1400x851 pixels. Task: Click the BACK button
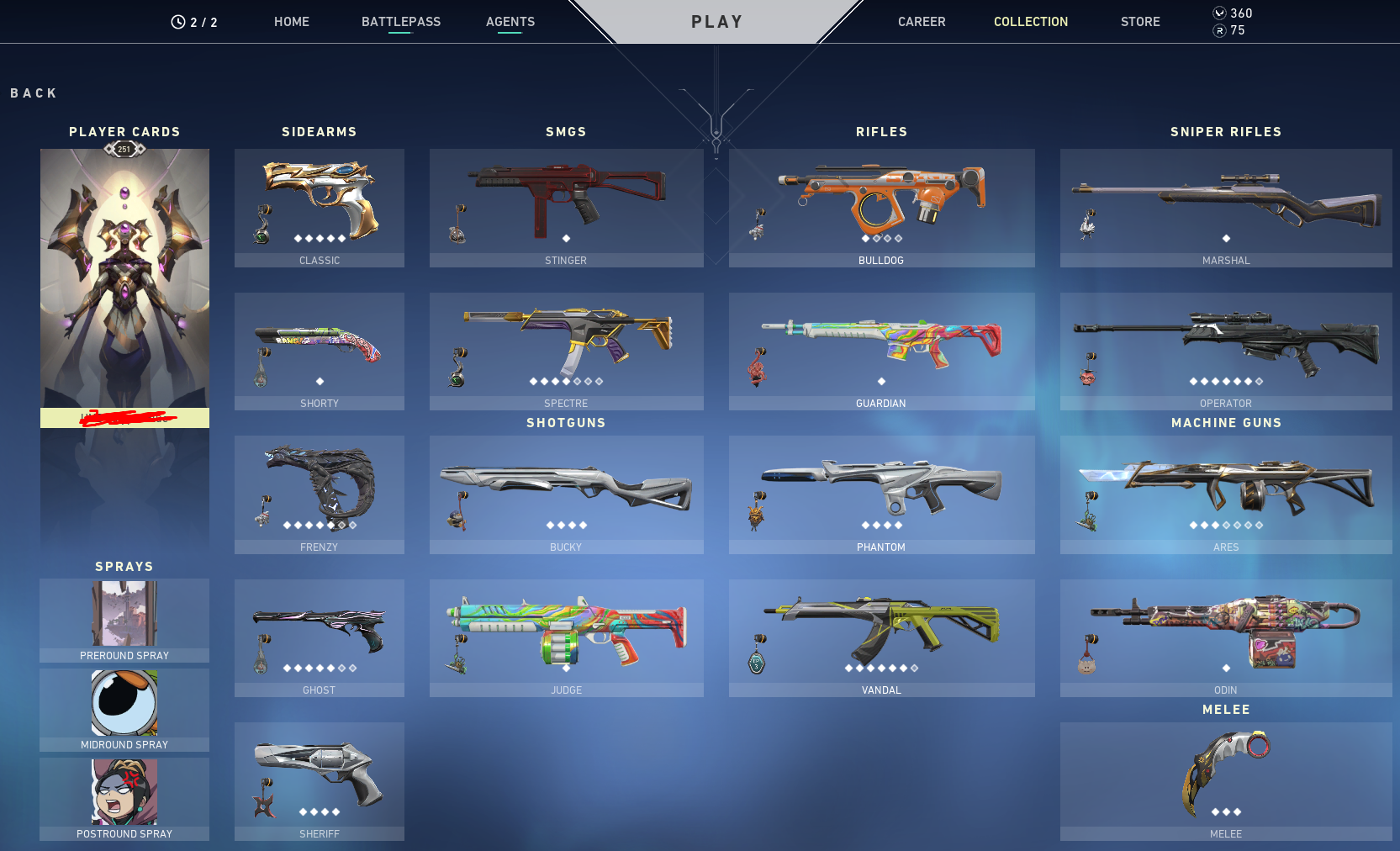(x=34, y=92)
